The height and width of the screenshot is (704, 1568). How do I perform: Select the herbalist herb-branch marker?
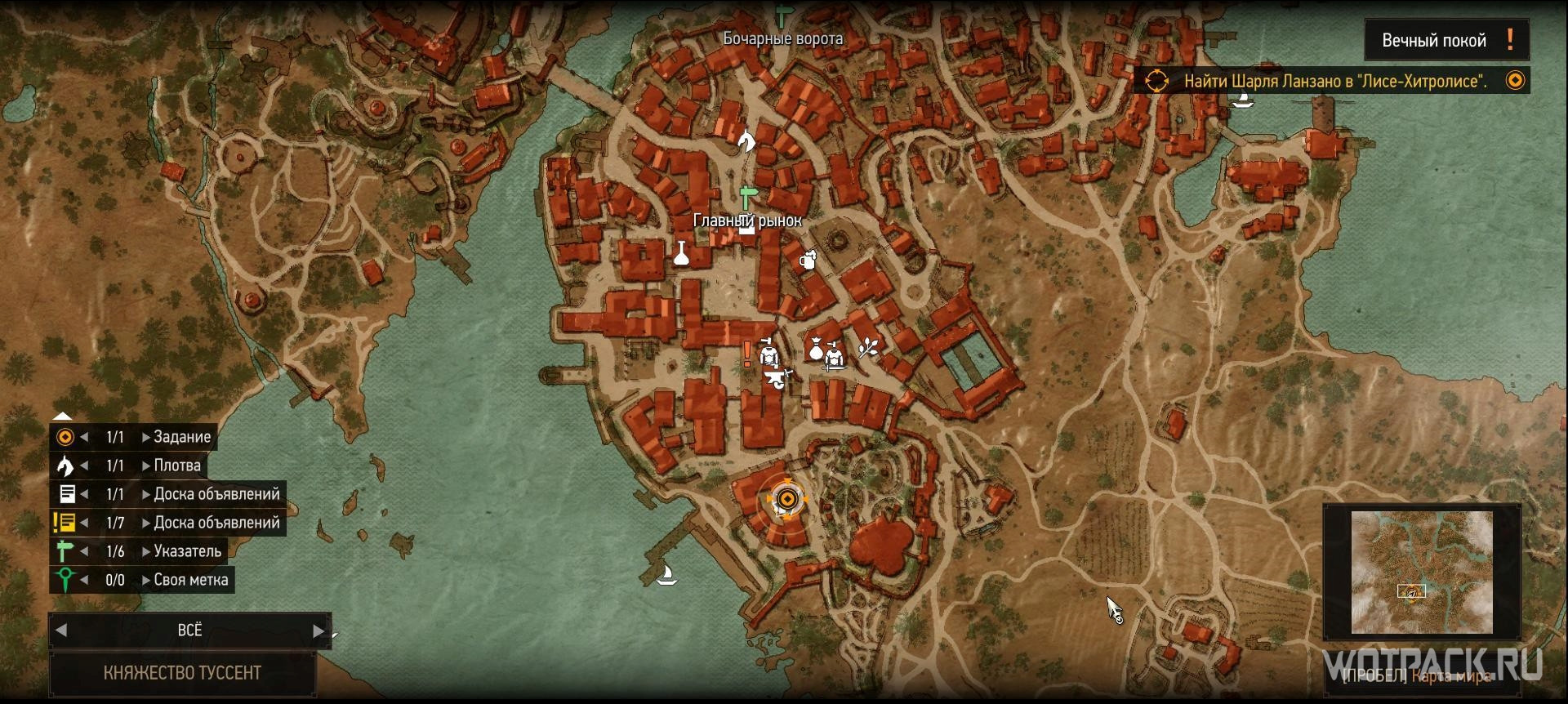point(867,348)
